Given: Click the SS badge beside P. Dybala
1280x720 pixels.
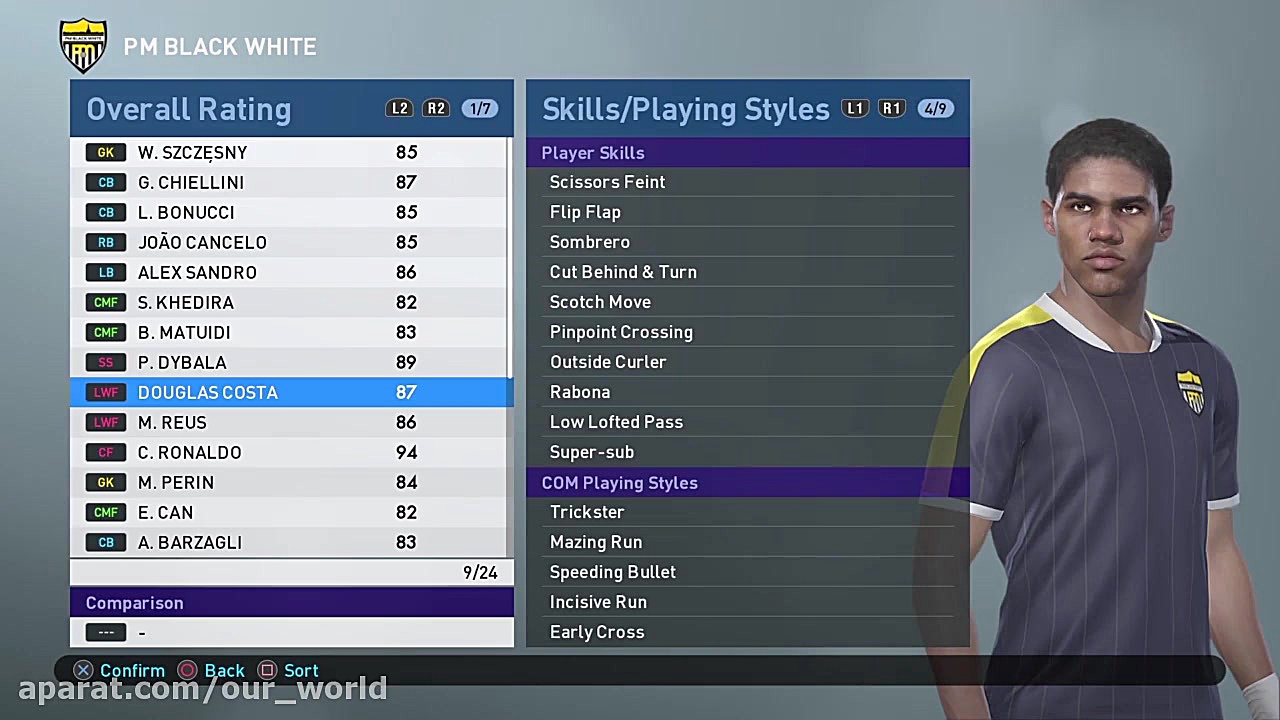Looking at the screenshot, I should click(106, 362).
